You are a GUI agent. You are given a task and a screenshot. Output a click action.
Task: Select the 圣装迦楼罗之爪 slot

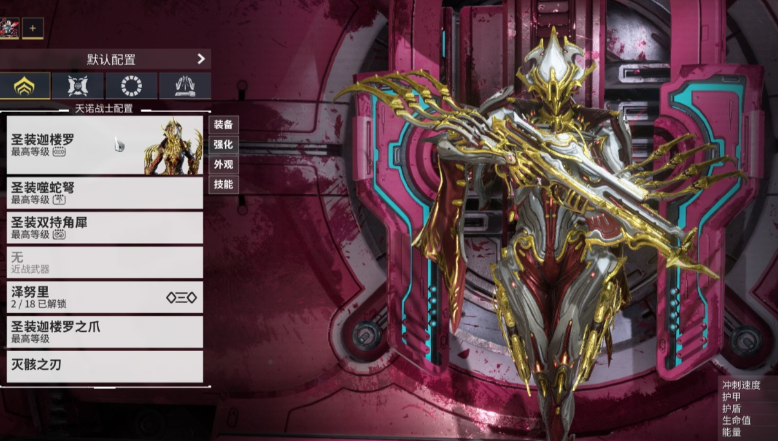point(105,332)
